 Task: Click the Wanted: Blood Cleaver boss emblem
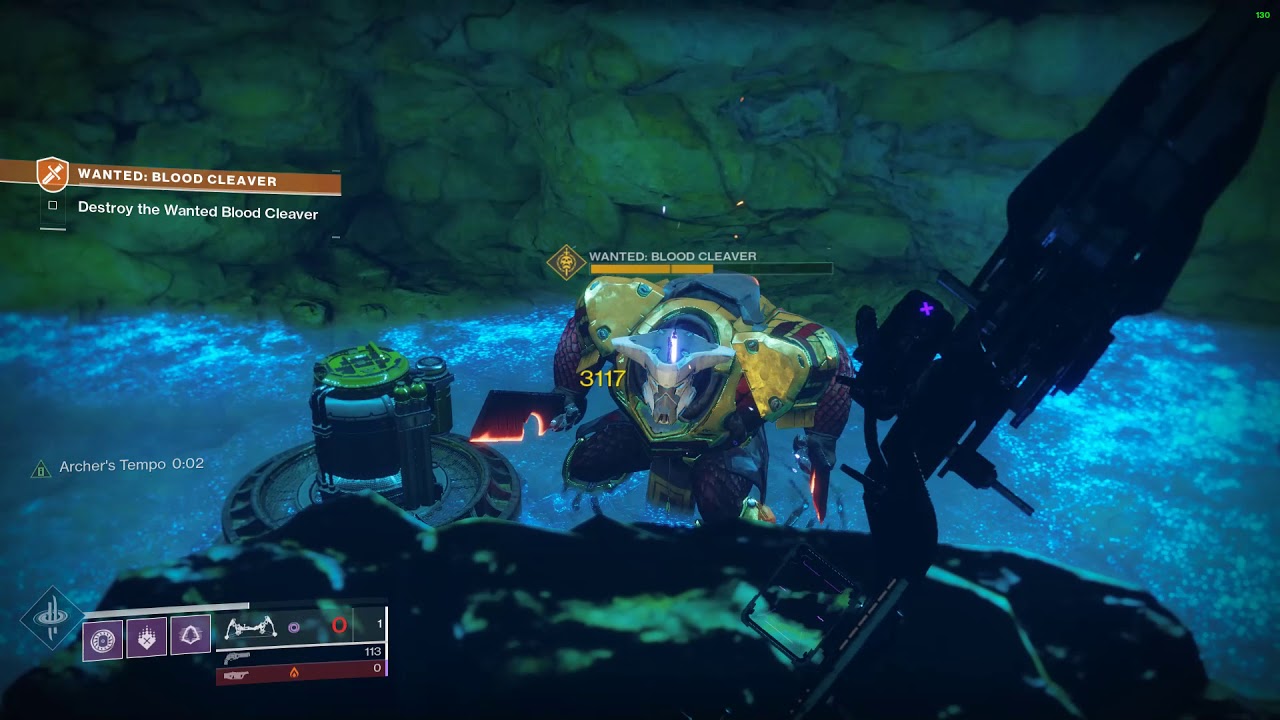click(566, 263)
